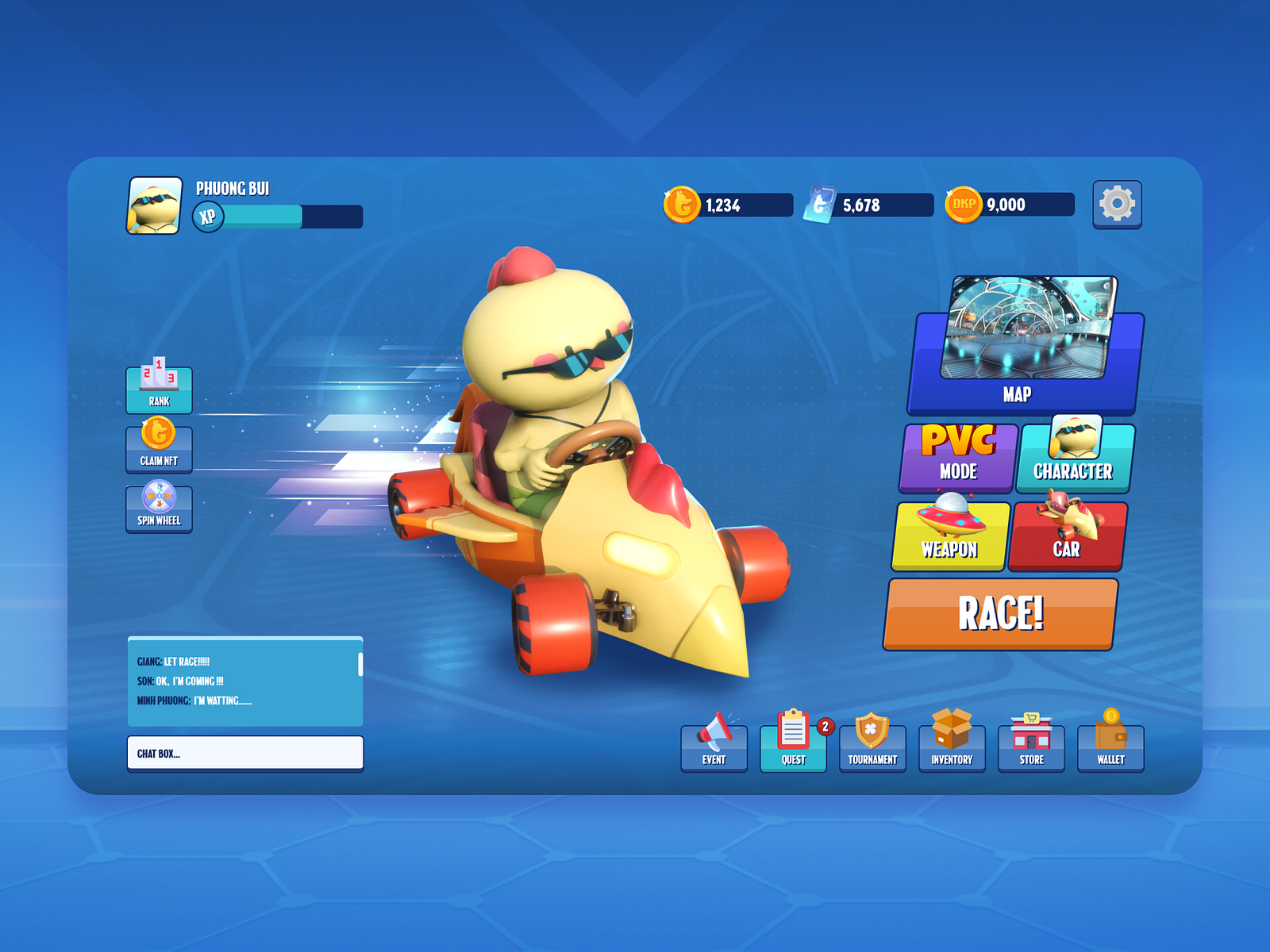The height and width of the screenshot is (952, 1270).
Task: Open the settings gear
Action: 1117,205
